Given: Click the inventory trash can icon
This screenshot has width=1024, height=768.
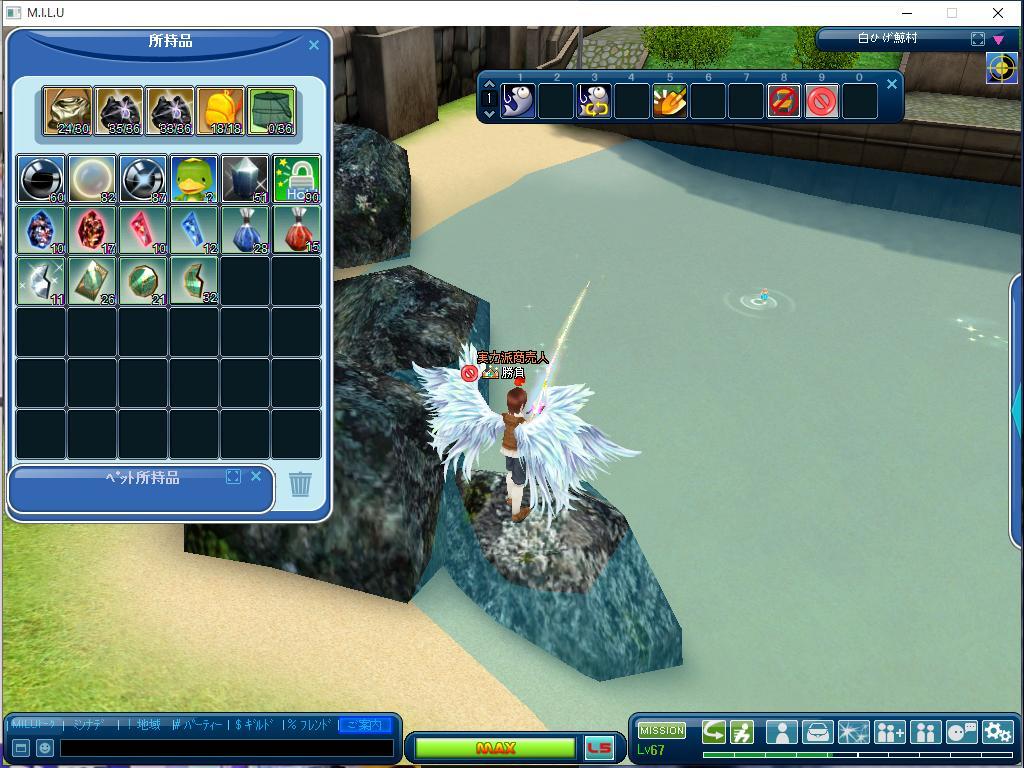Looking at the screenshot, I should [x=300, y=484].
